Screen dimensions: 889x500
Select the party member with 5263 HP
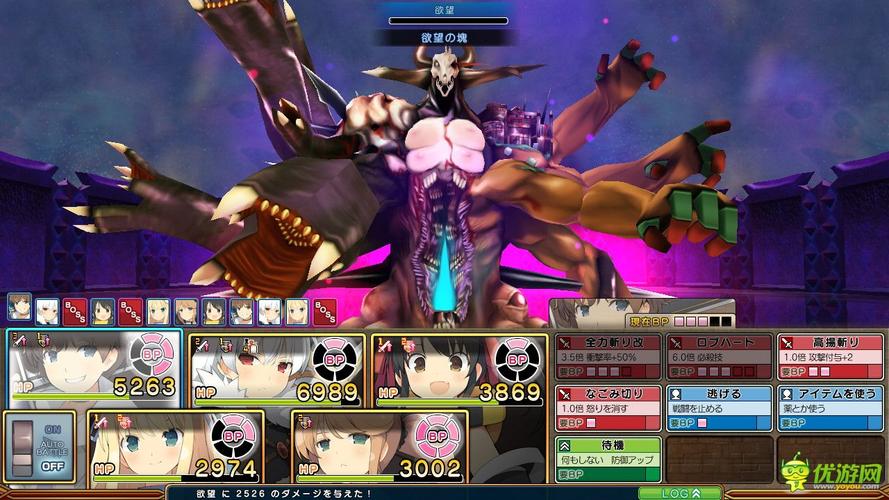pyautogui.click(x=95, y=368)
